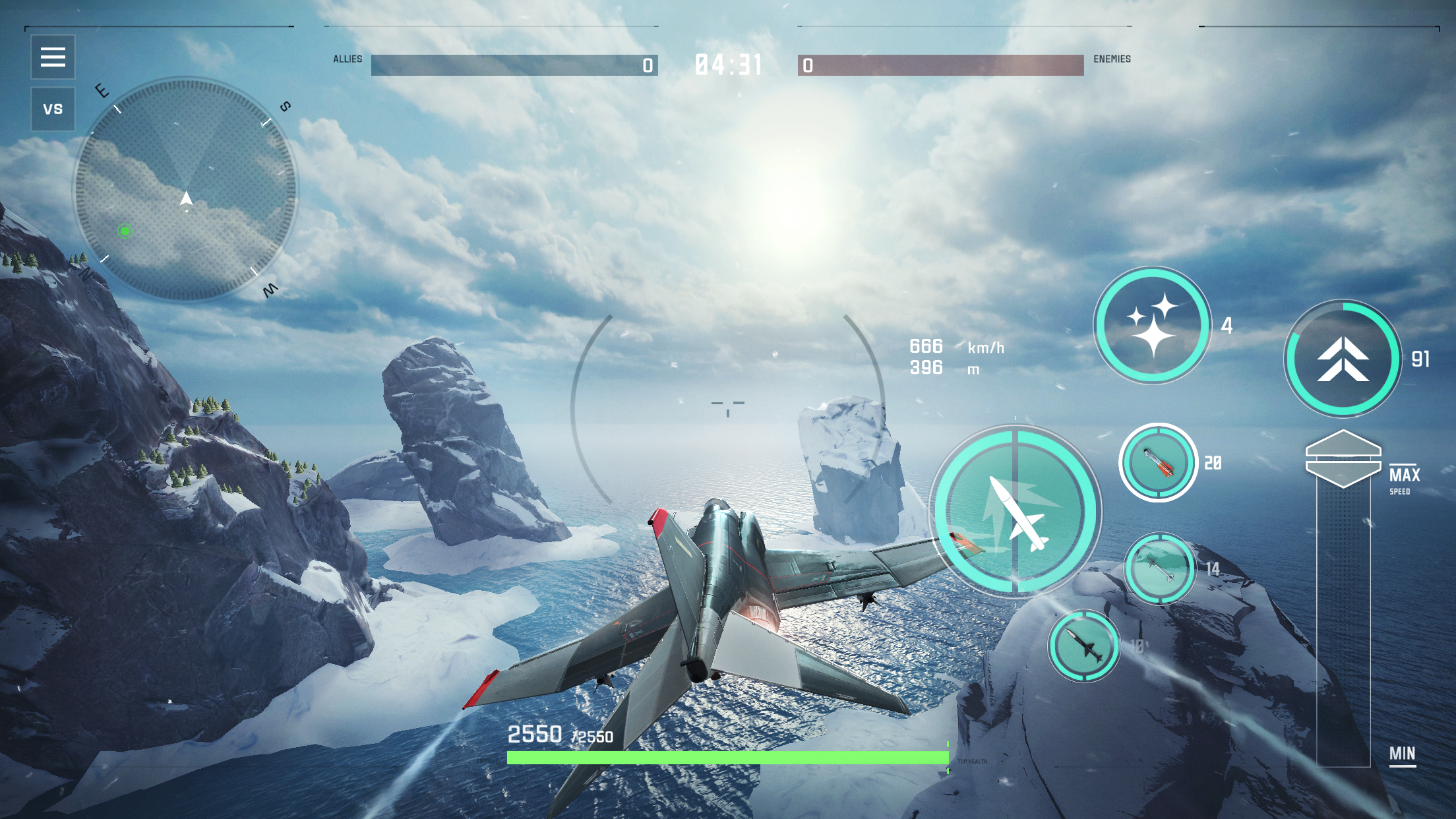
Task: Click the ALLIES label
Action: 348,59
